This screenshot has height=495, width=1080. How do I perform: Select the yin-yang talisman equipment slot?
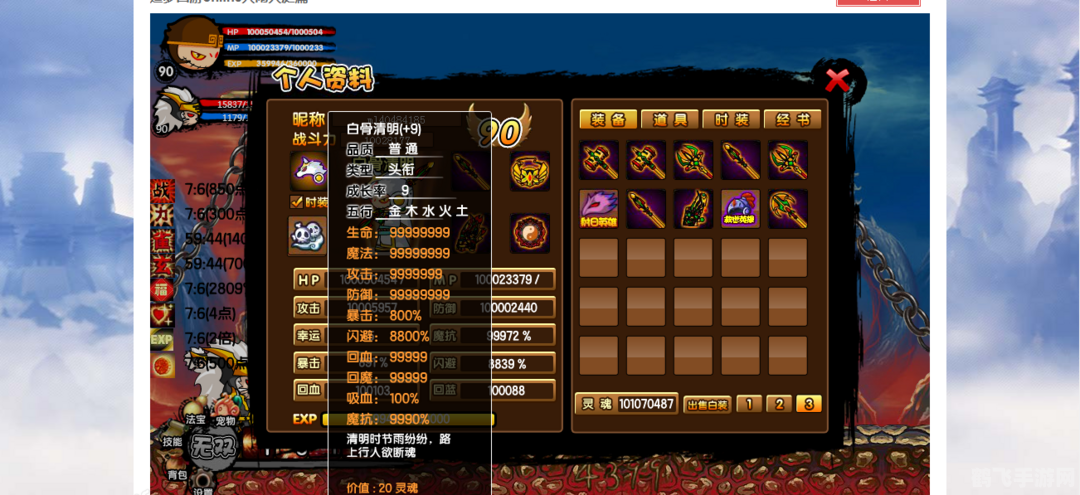point(529,233)
